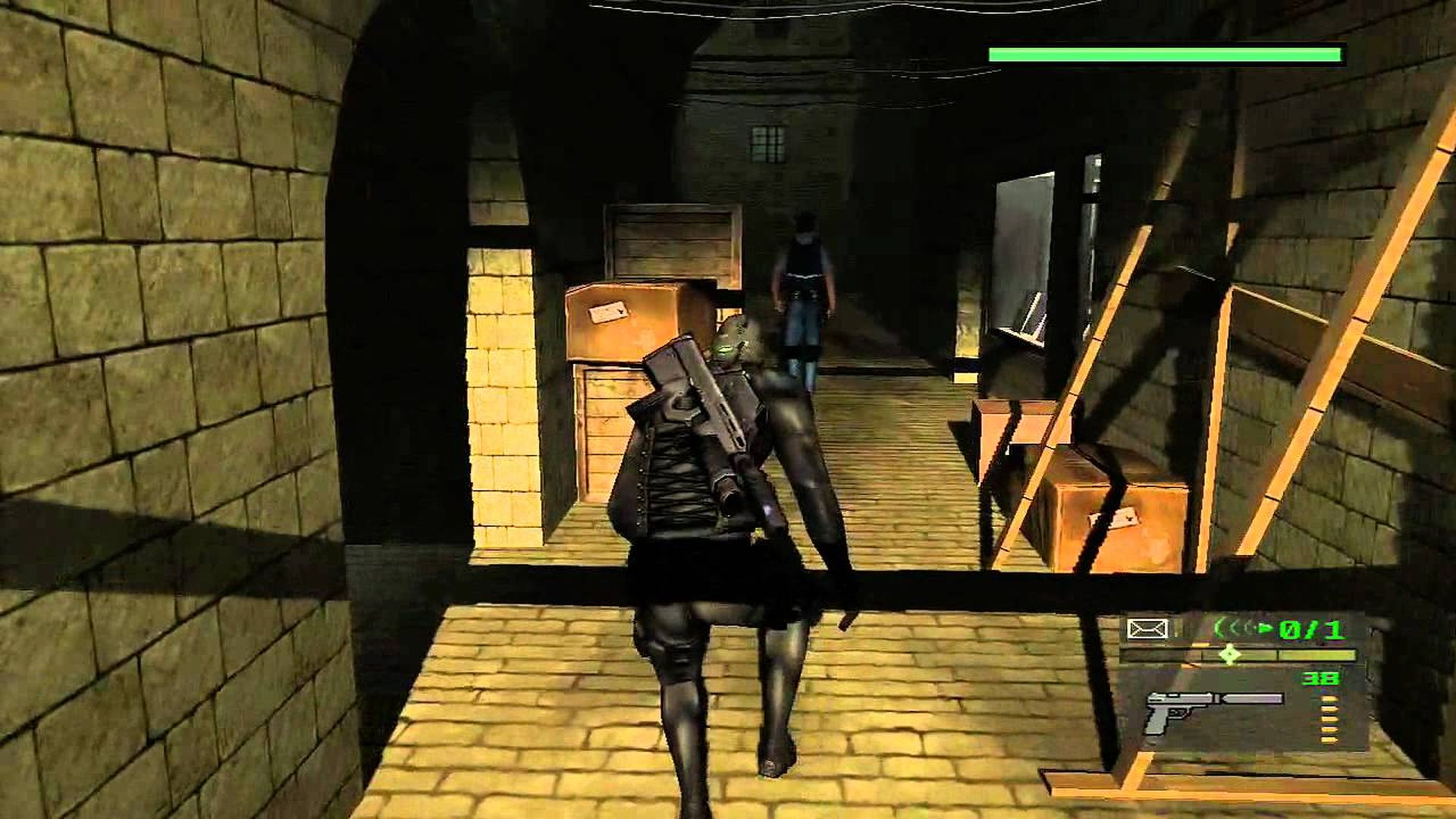Click the diamond marker on the light meter
The width and height of the screenshot is (1456, 819).
pyautogui.click(x=1229, y=654)
